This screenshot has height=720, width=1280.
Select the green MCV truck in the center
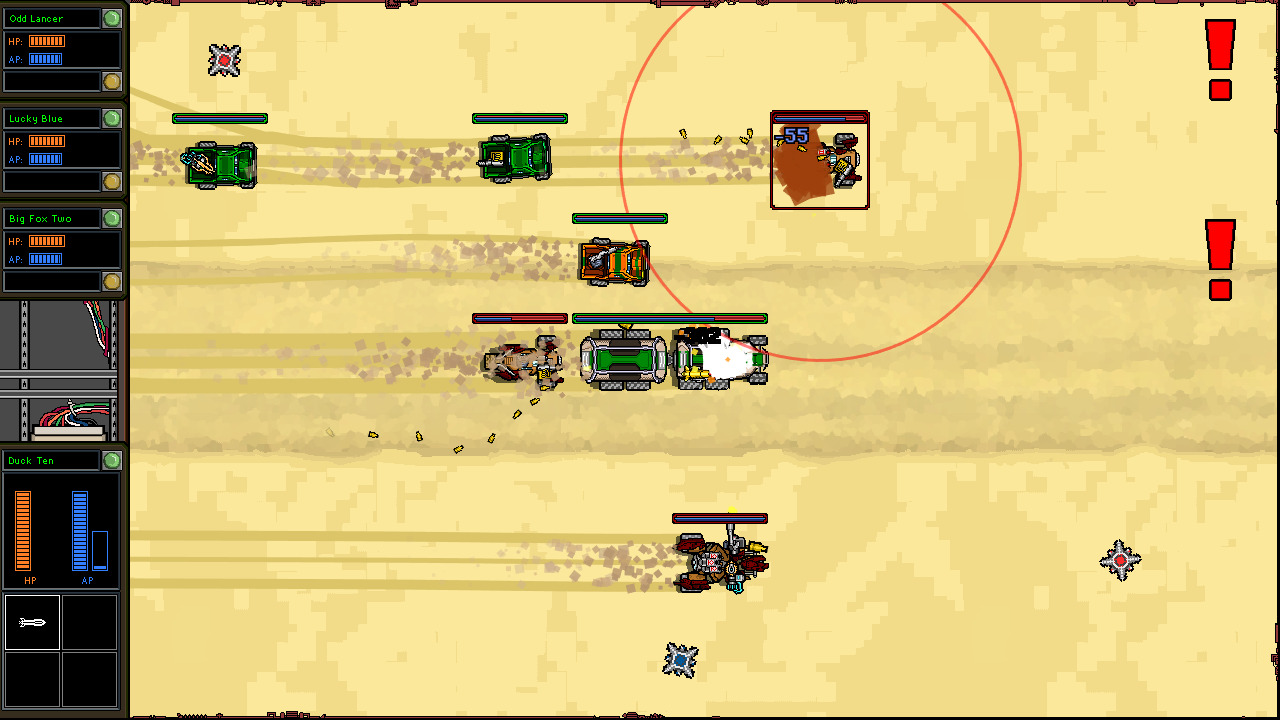(x=623, y=358)
